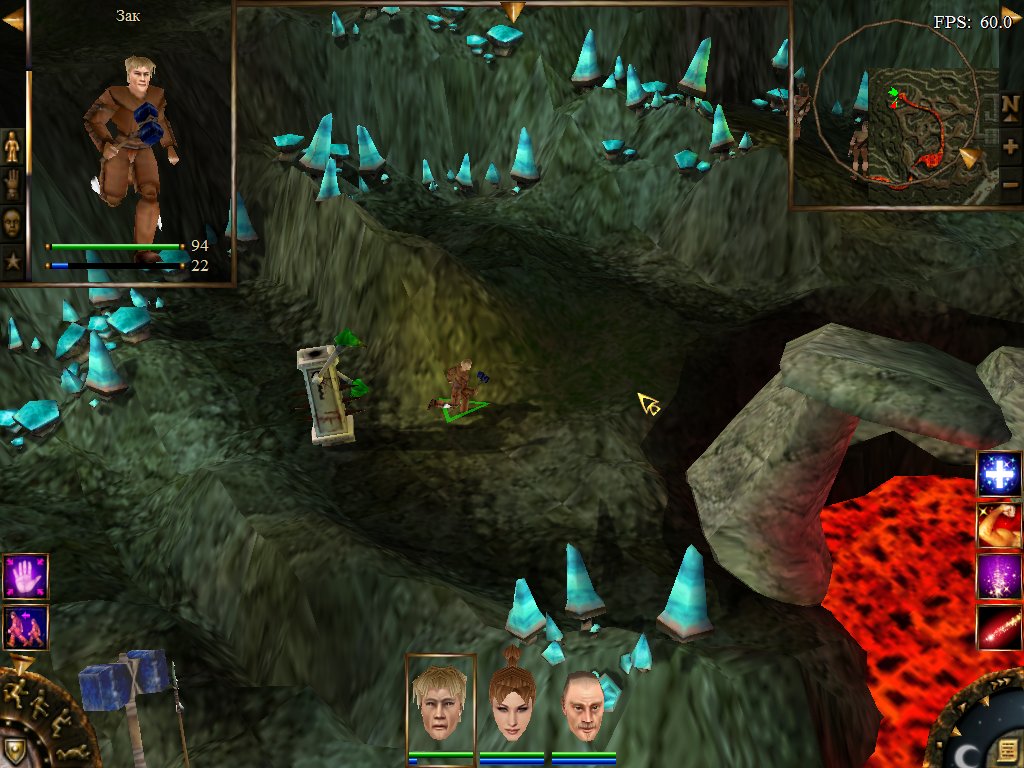Cast the blue healing cross spell

(x=999, y=473)
